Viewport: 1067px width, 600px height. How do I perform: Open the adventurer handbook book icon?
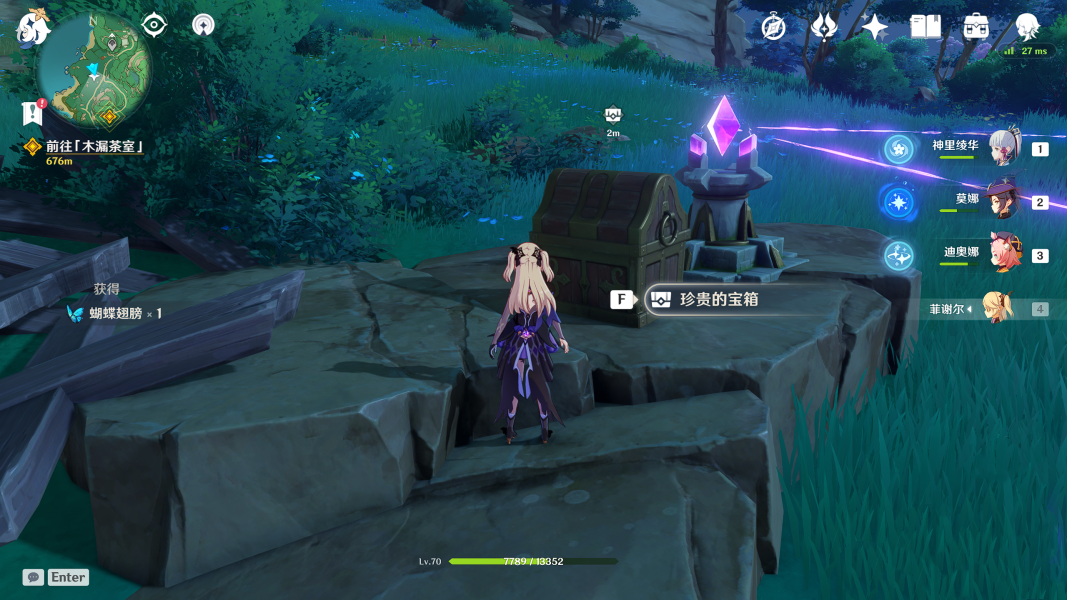[925, 28]
